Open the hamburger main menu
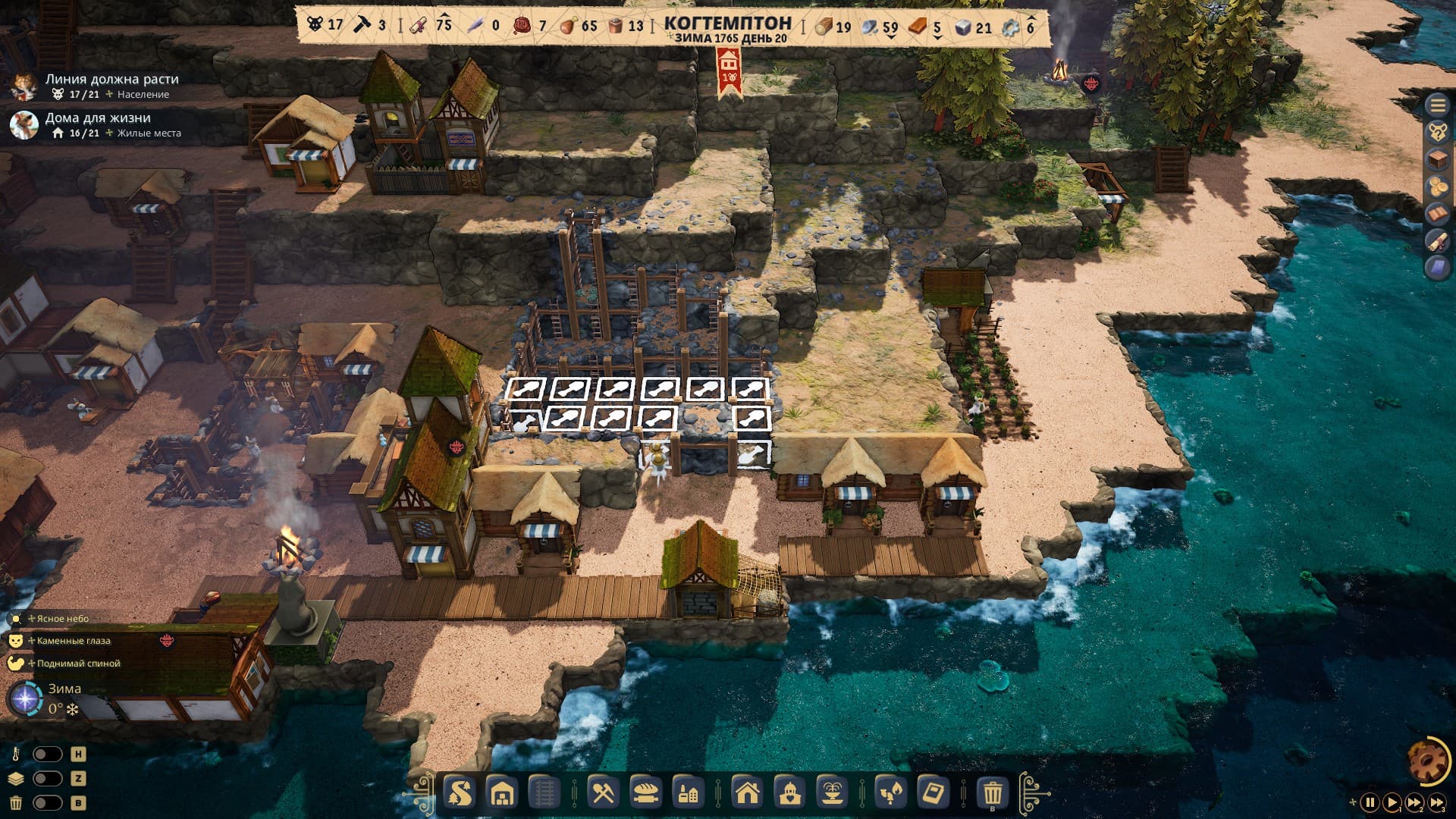1456x819 pixels. tap(1437, 105)
